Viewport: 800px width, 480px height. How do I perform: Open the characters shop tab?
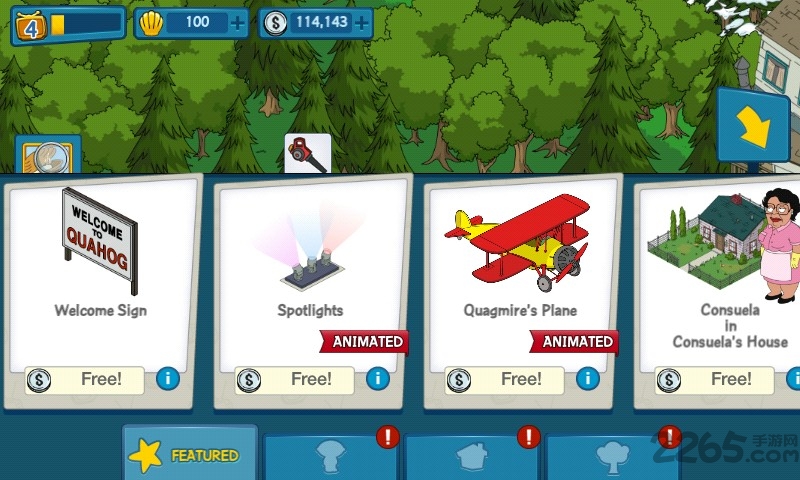(329, 458)
